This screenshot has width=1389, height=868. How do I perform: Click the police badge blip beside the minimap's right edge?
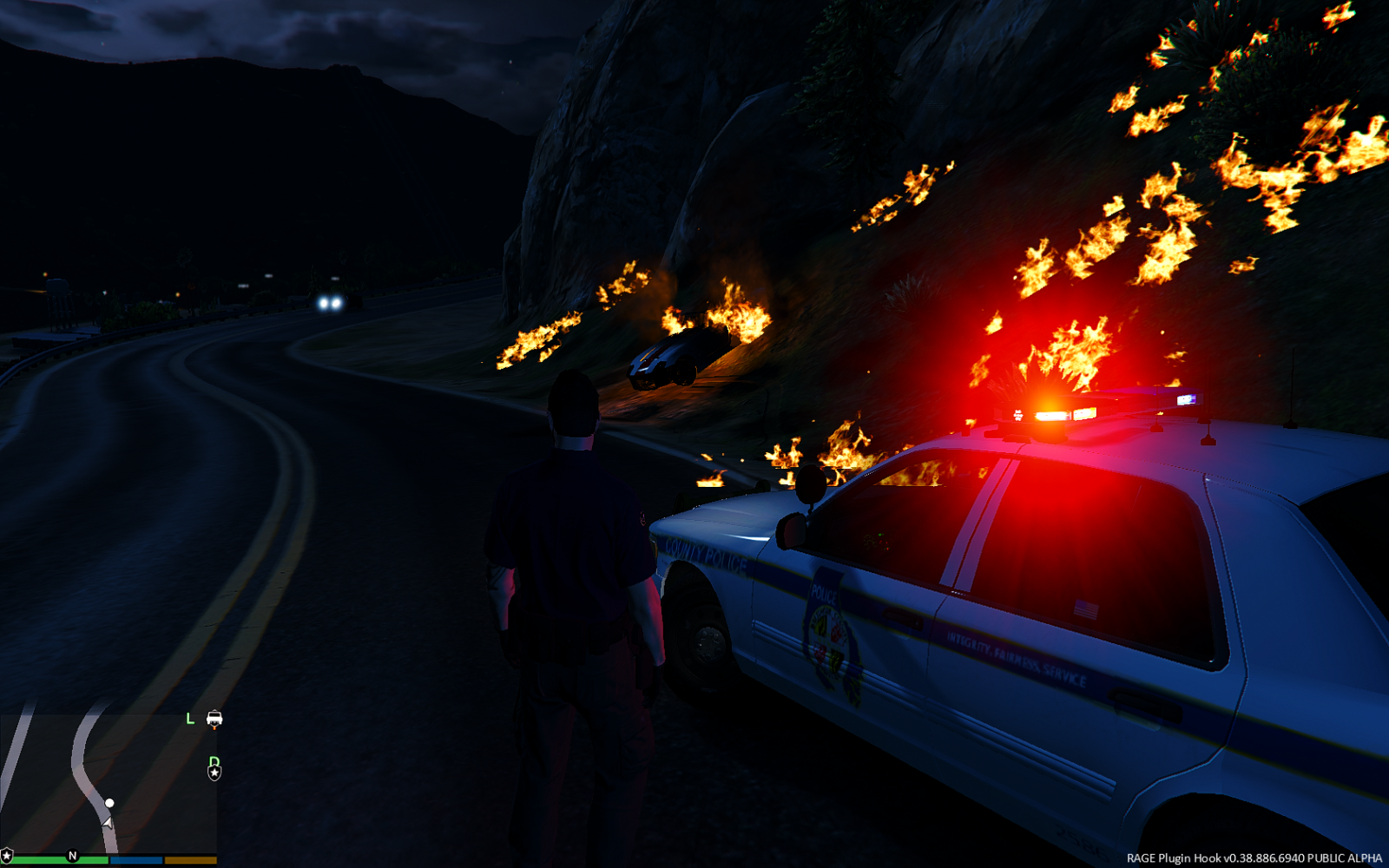[x=214, y=772]
